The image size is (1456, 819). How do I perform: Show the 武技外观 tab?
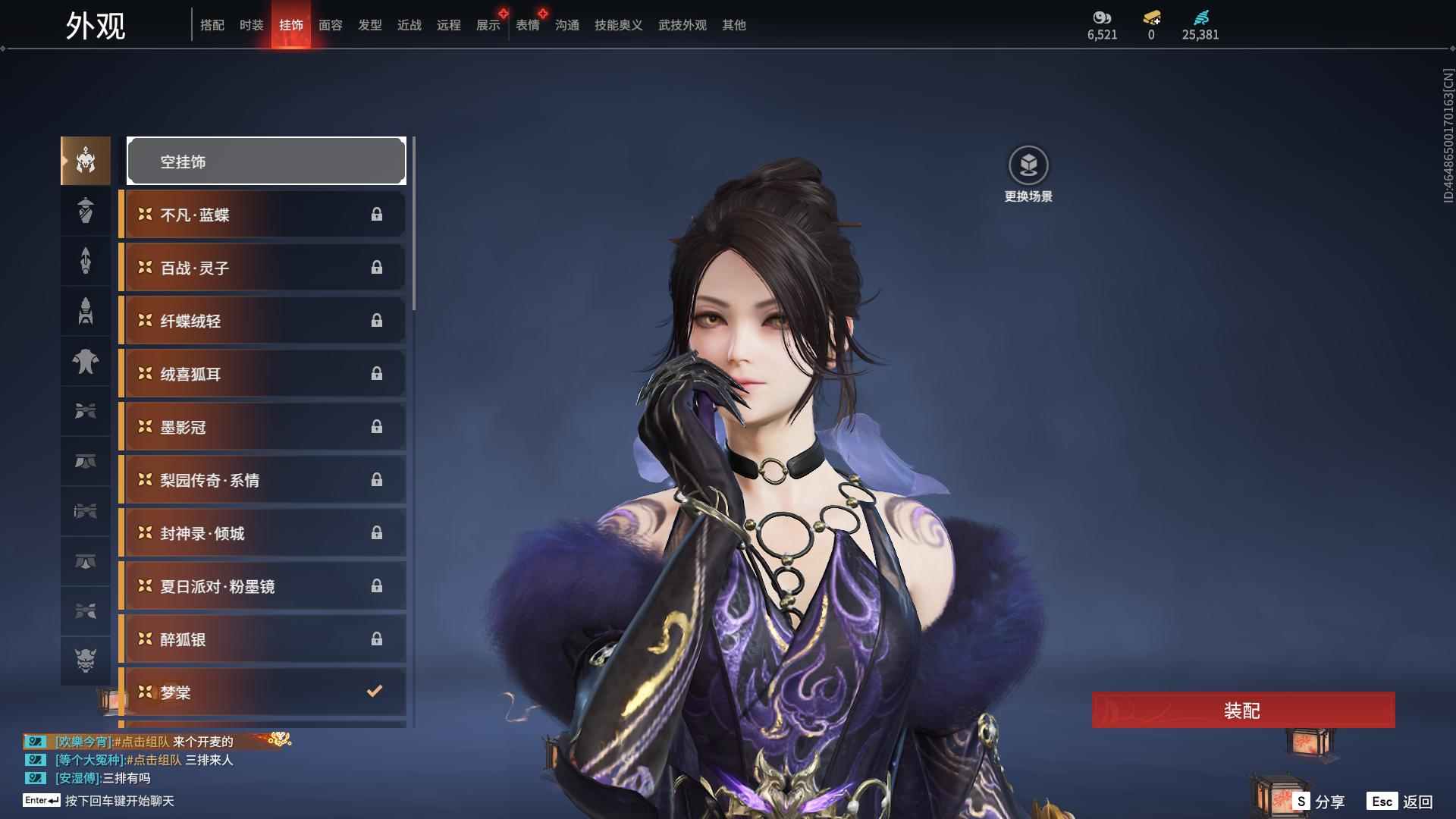[x=682, y=25]
